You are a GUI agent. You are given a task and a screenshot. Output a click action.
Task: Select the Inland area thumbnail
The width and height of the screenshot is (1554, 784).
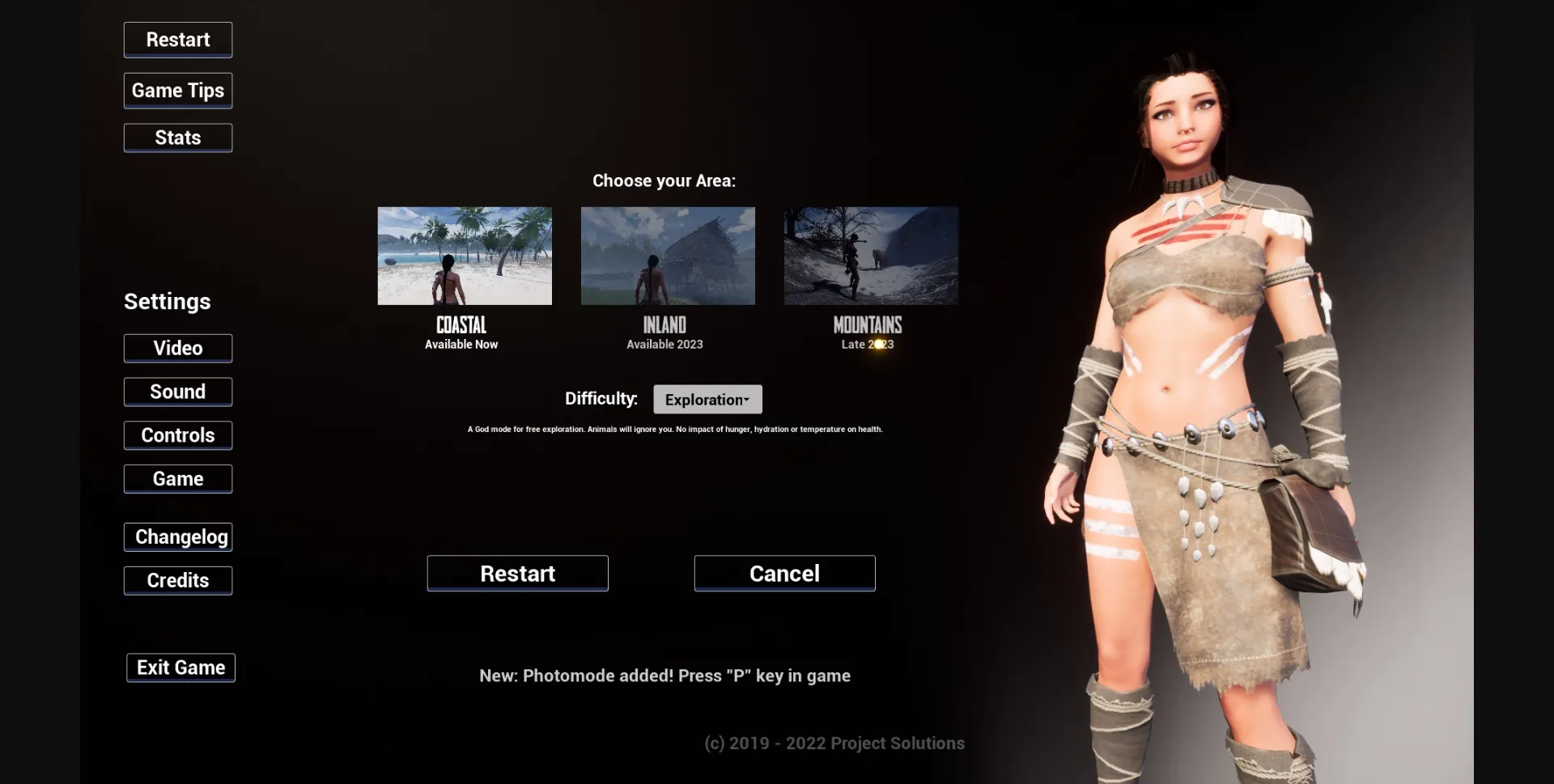[667, 256]
